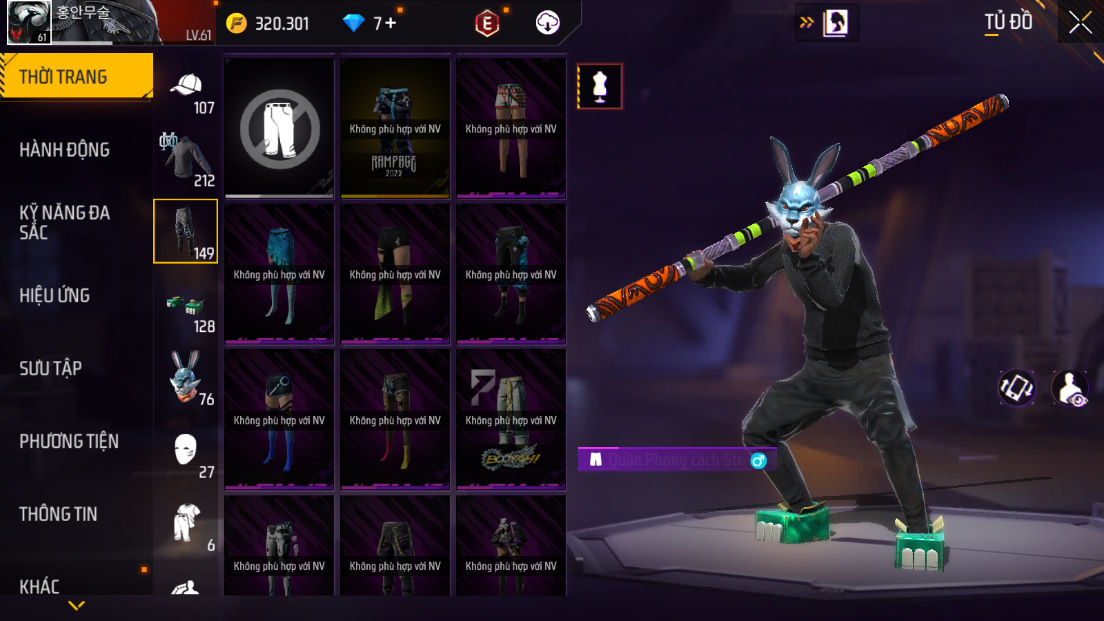
Task: Select the hat subcategory with 107 items
Action: (x=187, y=90)
